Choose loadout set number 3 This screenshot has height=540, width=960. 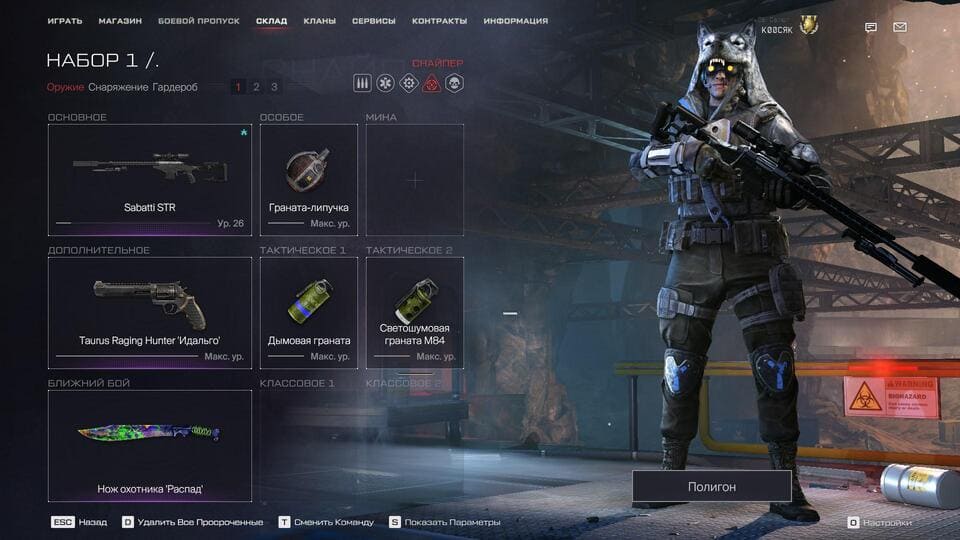[274, 87]
